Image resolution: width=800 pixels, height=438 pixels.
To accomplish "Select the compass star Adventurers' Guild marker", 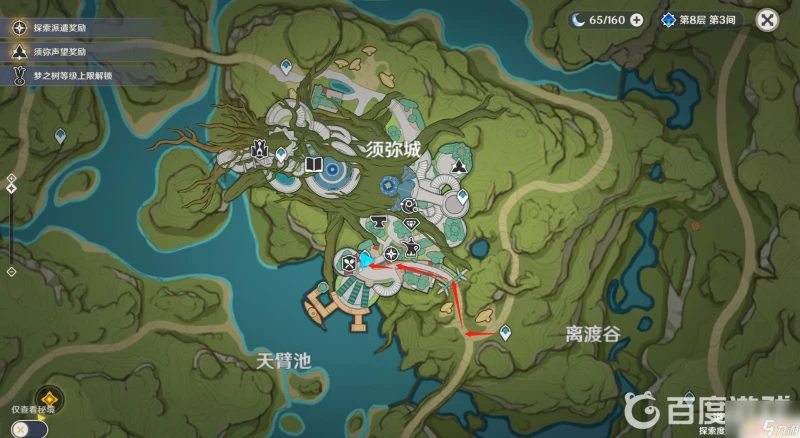I will 390,255.
